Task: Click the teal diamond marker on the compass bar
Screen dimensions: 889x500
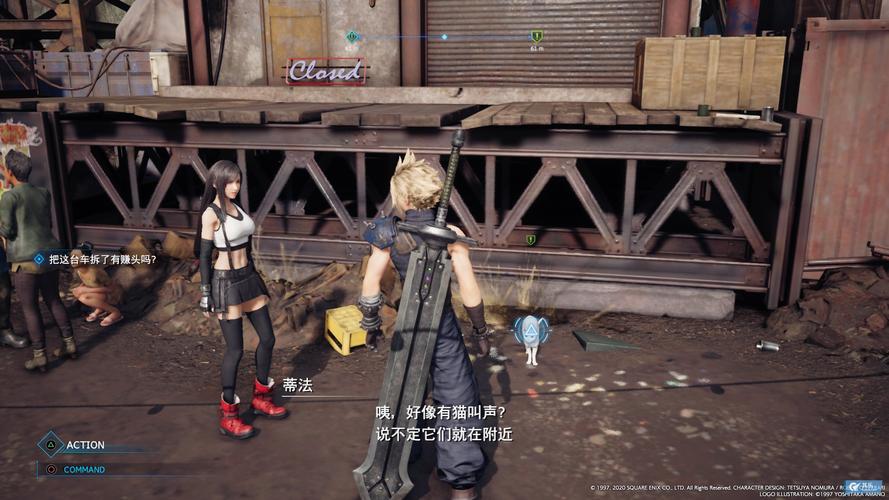Action: [351, 36]
